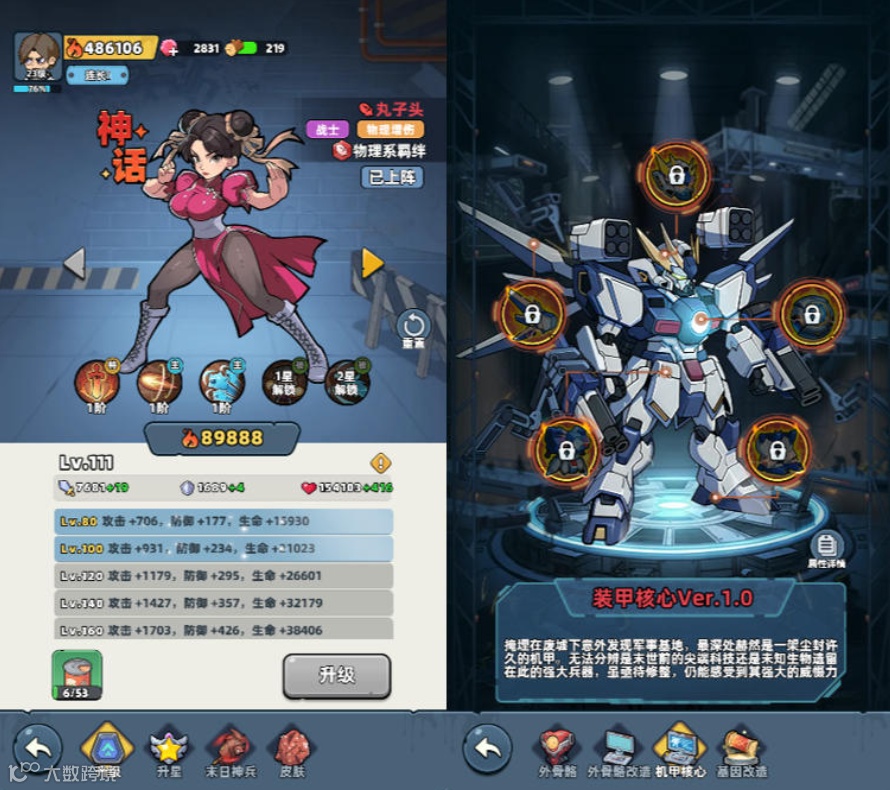The width and height of the screenshot is (890, 790).
Task: Go to previous hero with gray arrow
Action: pyautogui.click(x=74, y=263)
